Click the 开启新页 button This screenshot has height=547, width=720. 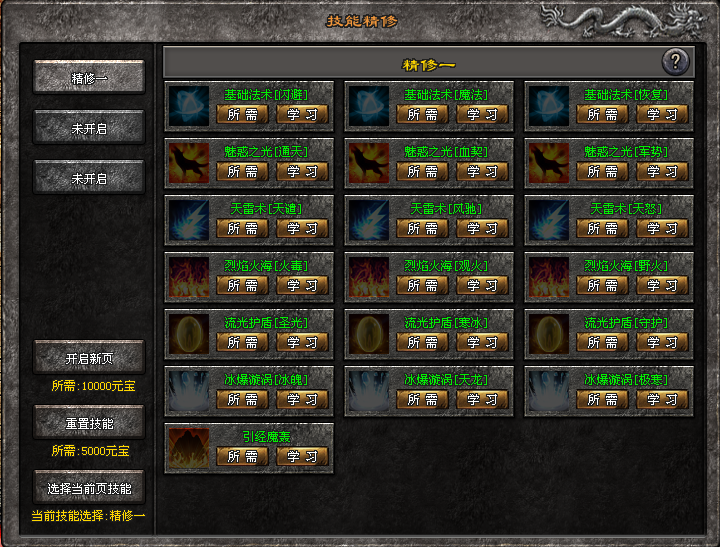pyautogui.click(x=89, y=357)
